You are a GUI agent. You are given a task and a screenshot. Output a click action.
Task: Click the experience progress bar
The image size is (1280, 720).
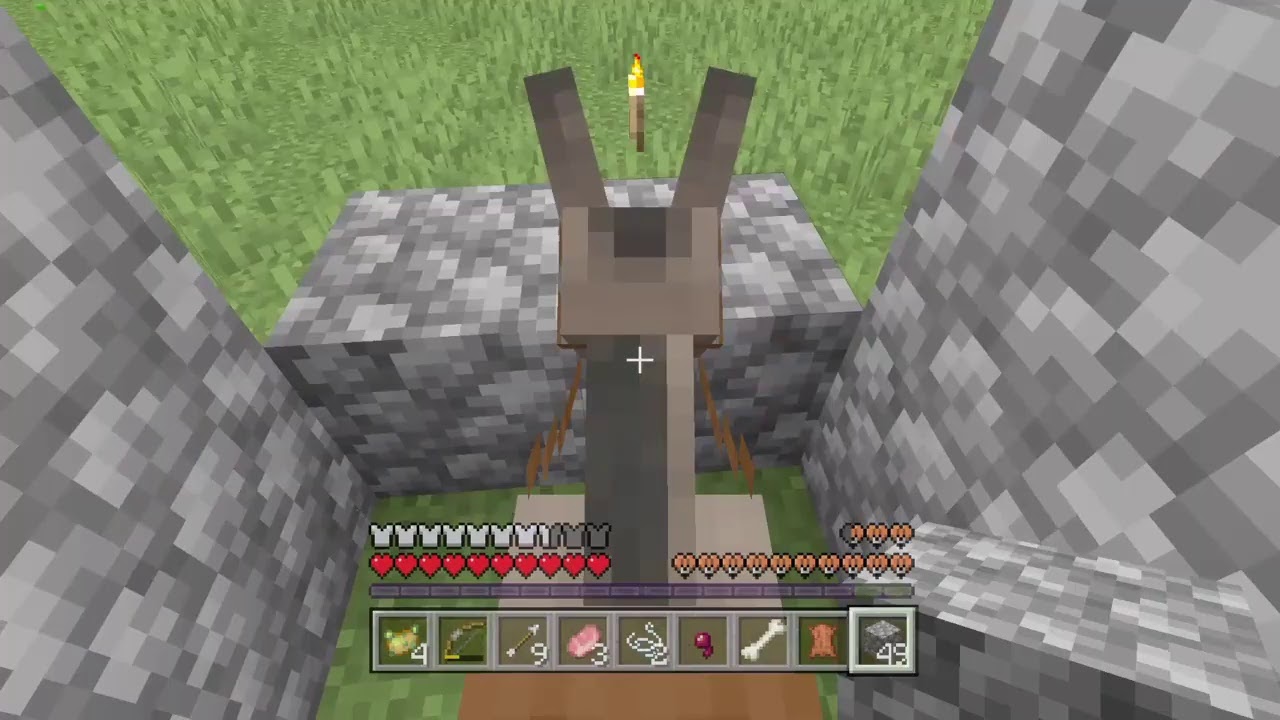[x=640, y=590]
